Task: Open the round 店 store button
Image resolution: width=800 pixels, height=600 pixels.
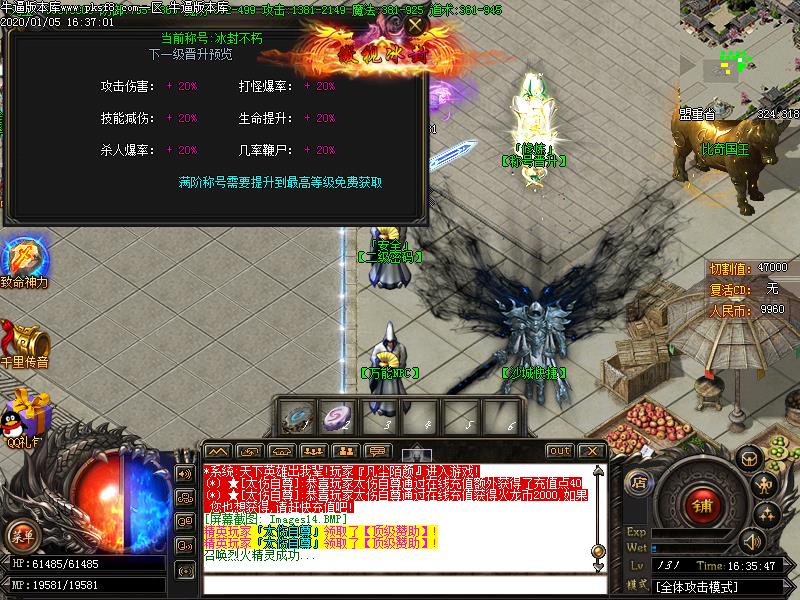Action: pyautogui.click(x=638, y=482)
